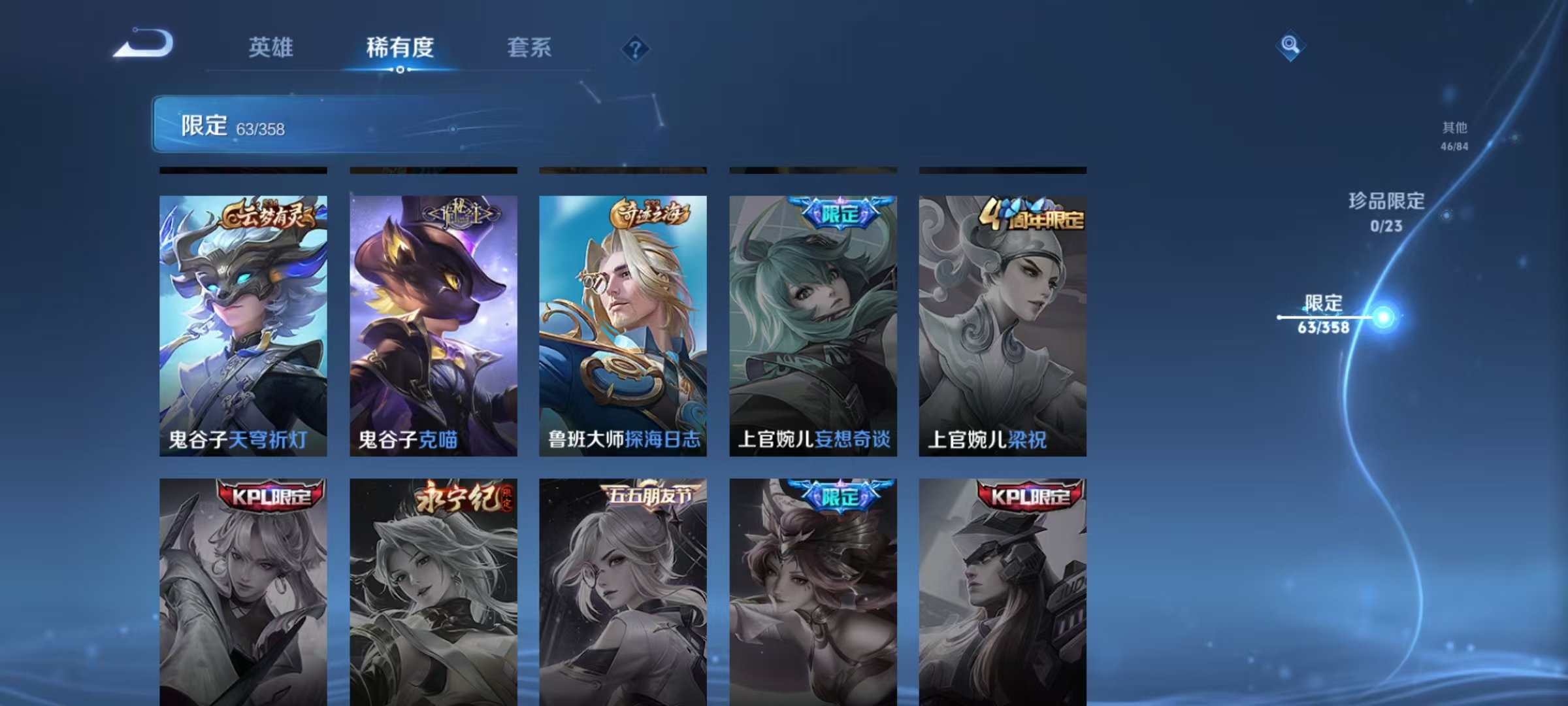Open the search magnifier icon
Screen dimensions: 1568x706
point(1290,46)
